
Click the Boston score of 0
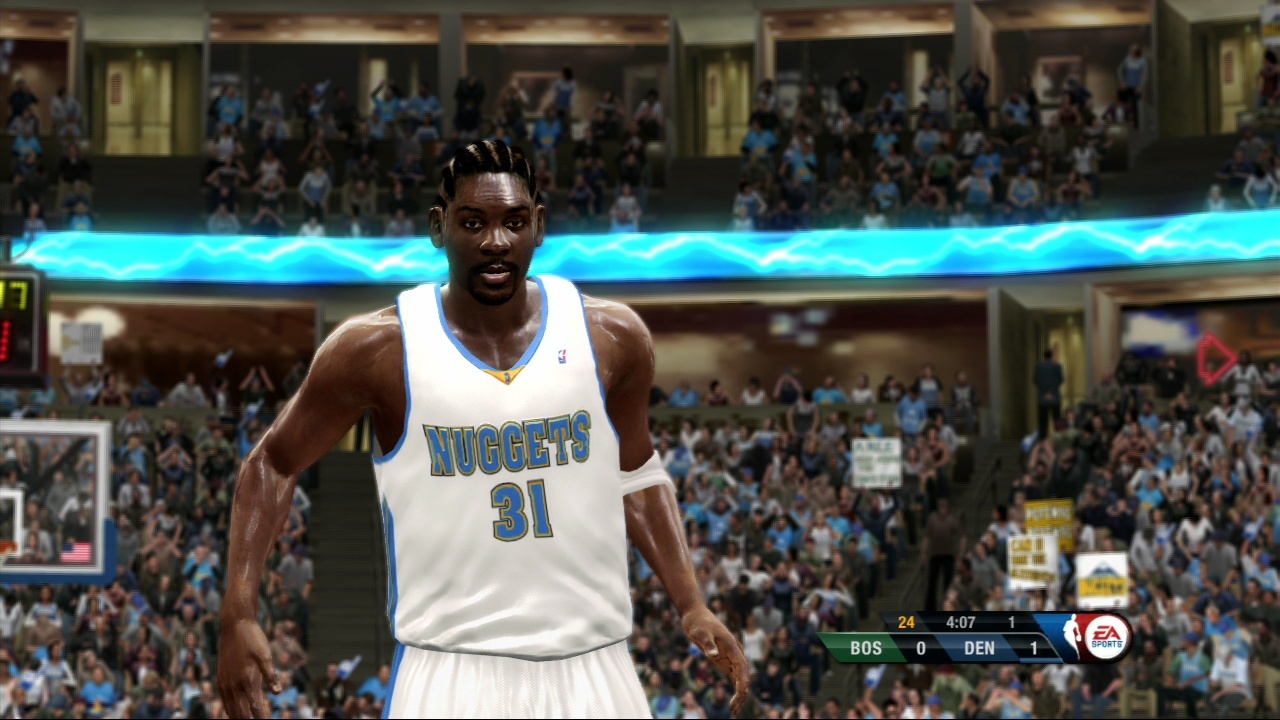click(x=920, y=648)
